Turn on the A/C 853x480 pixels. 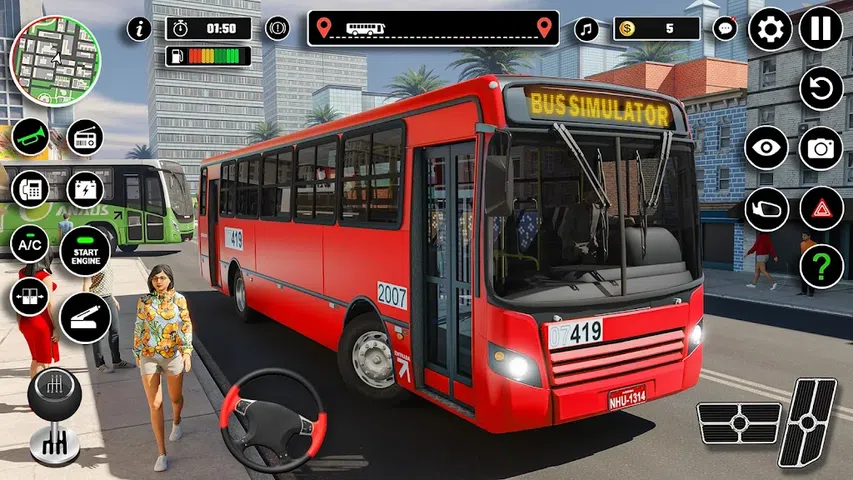pyautogui.click(x=30, y=242)
